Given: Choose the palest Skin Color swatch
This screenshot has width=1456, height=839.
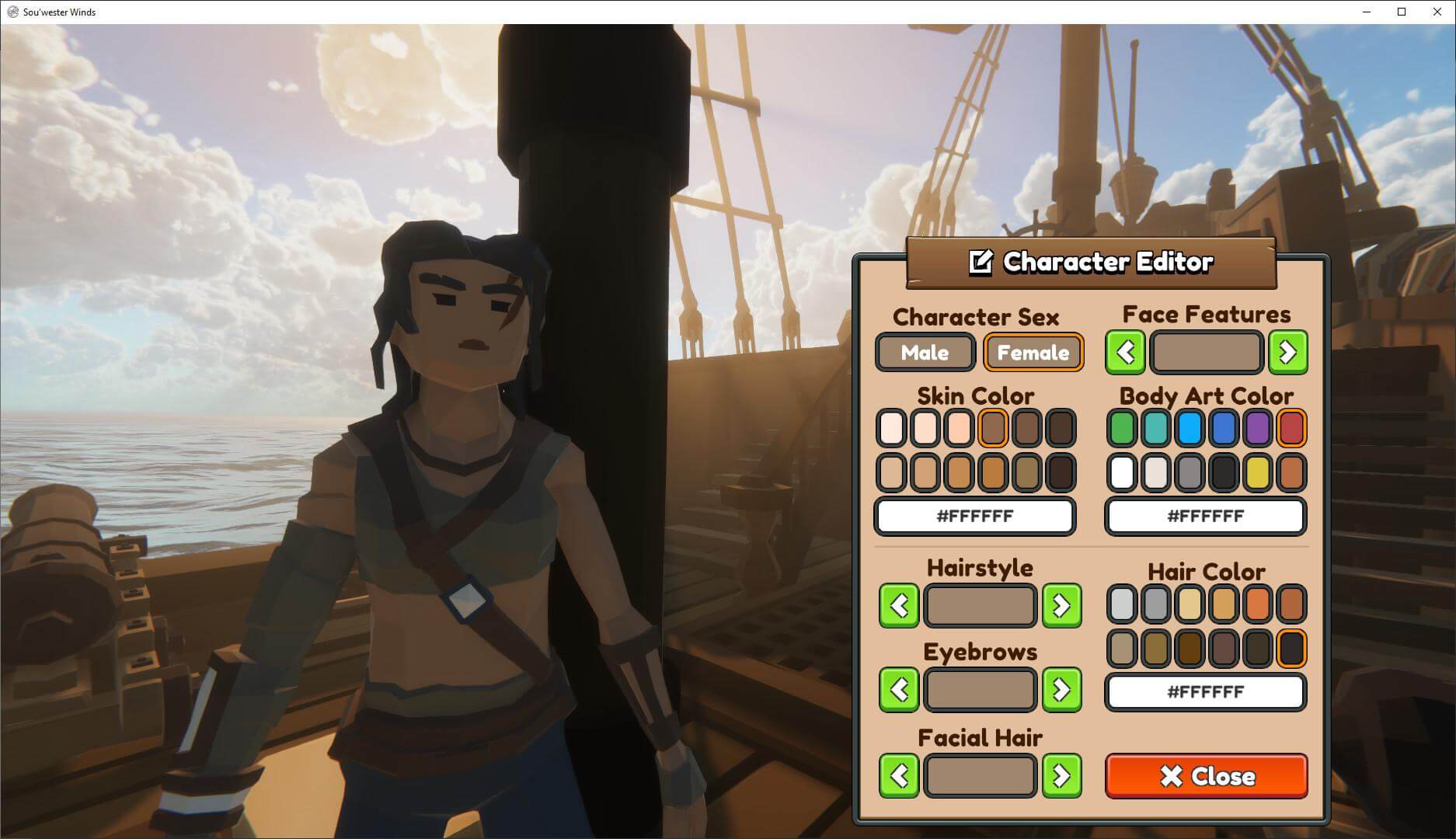Looking at the screenshot, I should tap(891, 428).
